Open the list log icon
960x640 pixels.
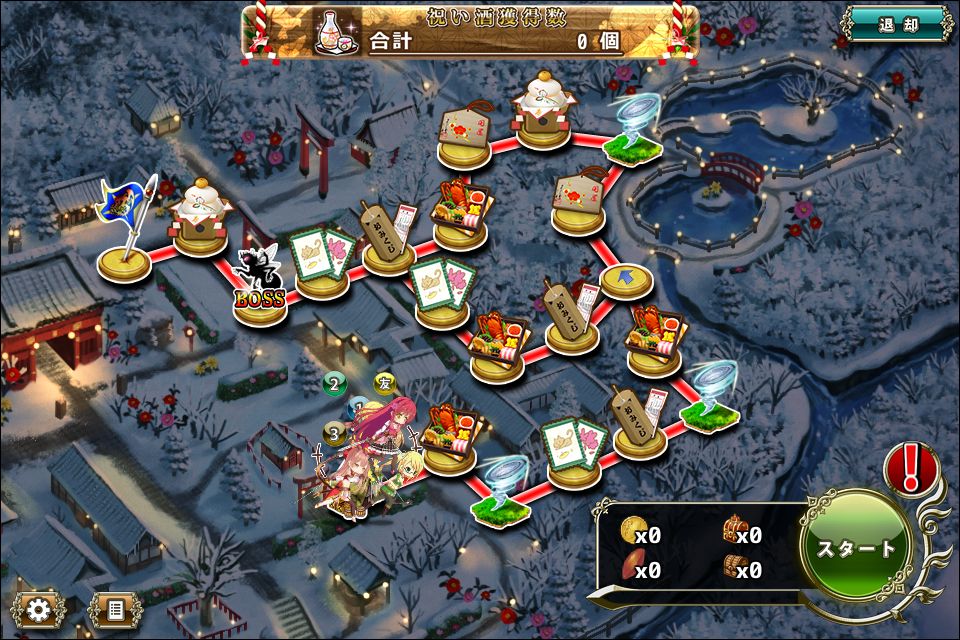tap(114, 608)
